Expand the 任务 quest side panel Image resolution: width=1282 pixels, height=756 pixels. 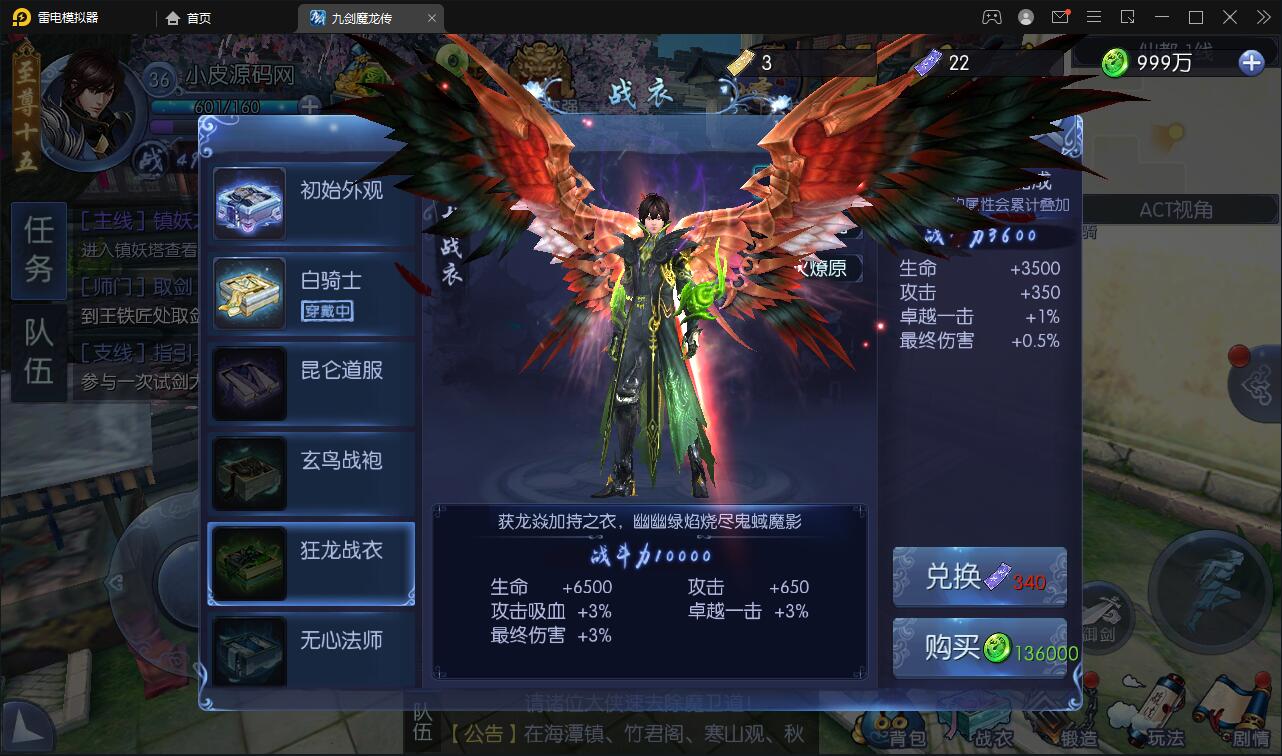(38, 251)
